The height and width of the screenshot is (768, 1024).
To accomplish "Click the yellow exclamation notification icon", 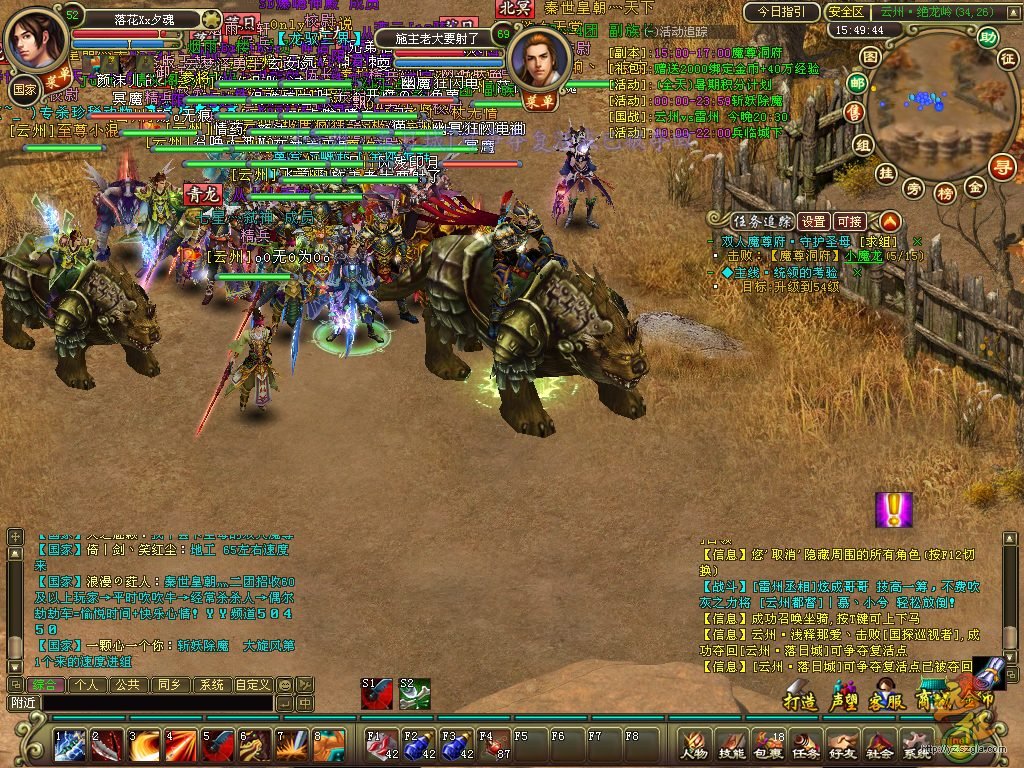I will click(x=893, y=510).
